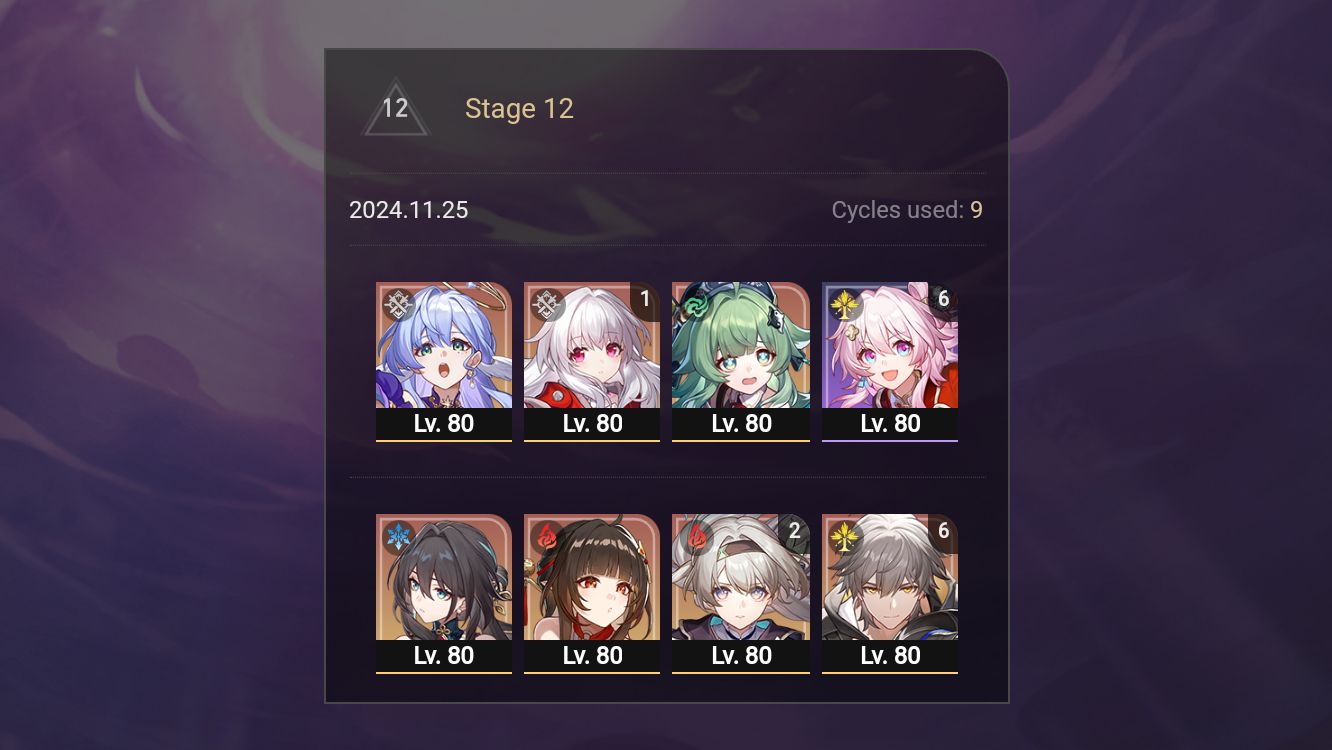Click the Cycles used: 9 text
This screenshot has height=750, width=1332.
coord(906,210)
